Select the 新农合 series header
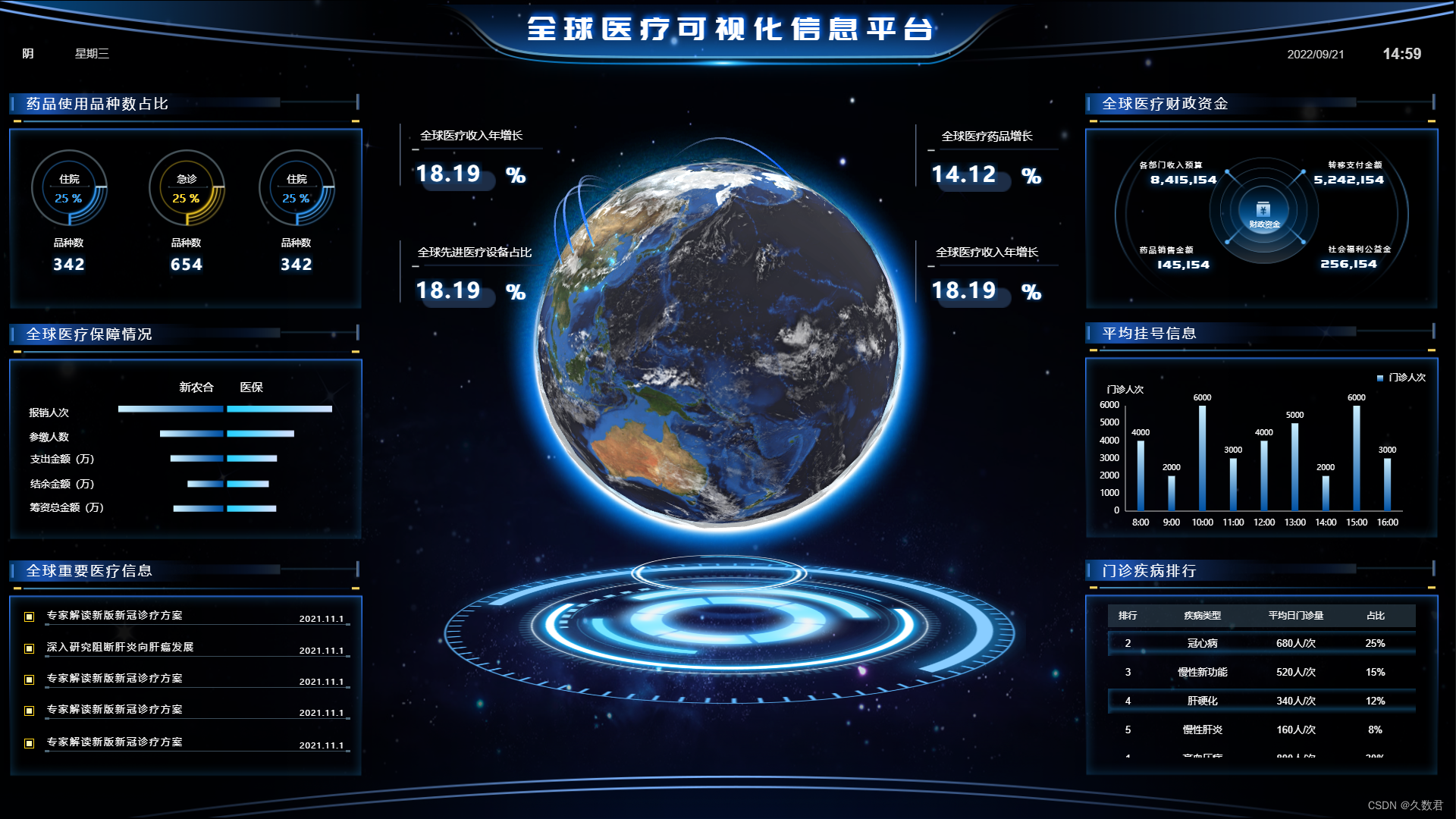This screenshot has width=1456, height=819. pos(197,388)
